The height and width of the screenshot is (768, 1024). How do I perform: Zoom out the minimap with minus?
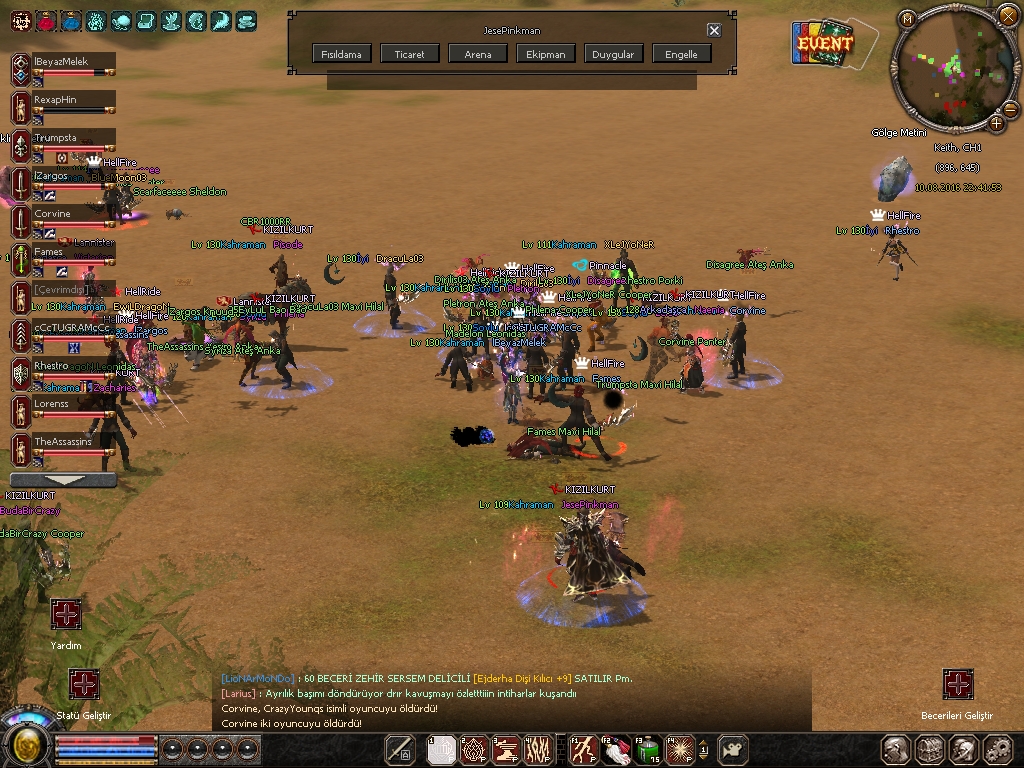tap(1012, 108)
